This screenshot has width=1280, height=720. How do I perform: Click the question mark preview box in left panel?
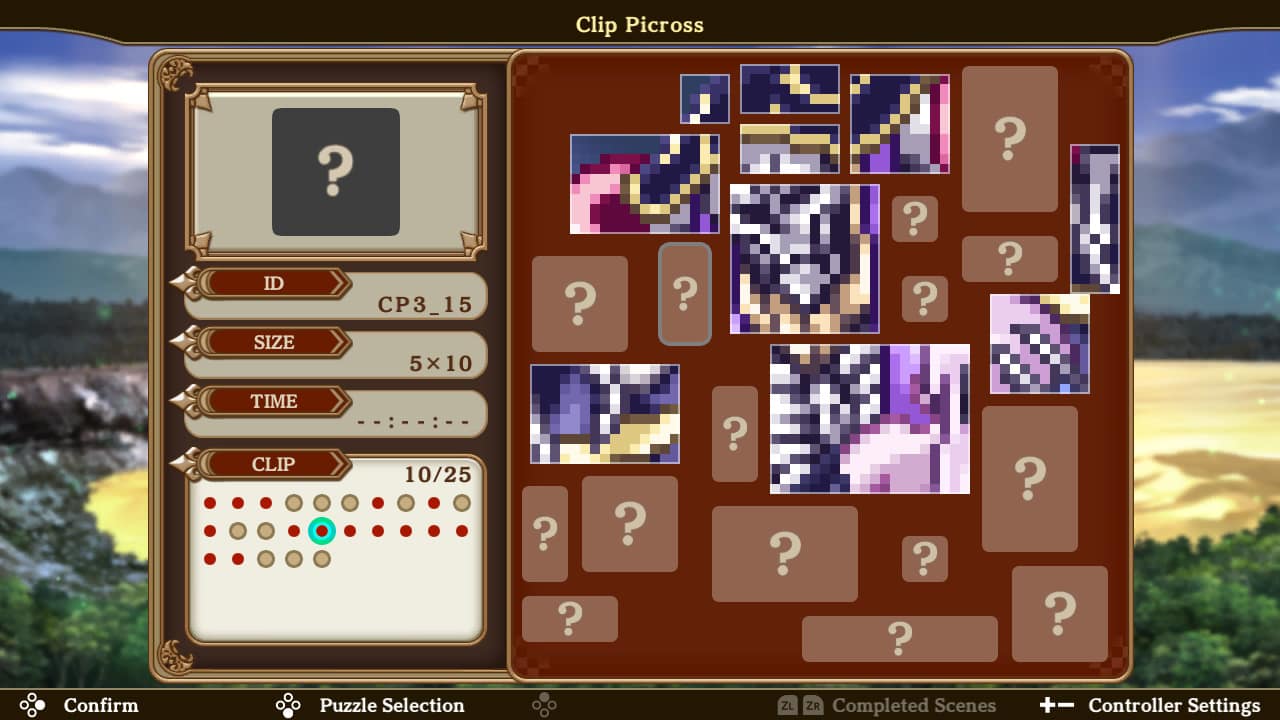336,171
